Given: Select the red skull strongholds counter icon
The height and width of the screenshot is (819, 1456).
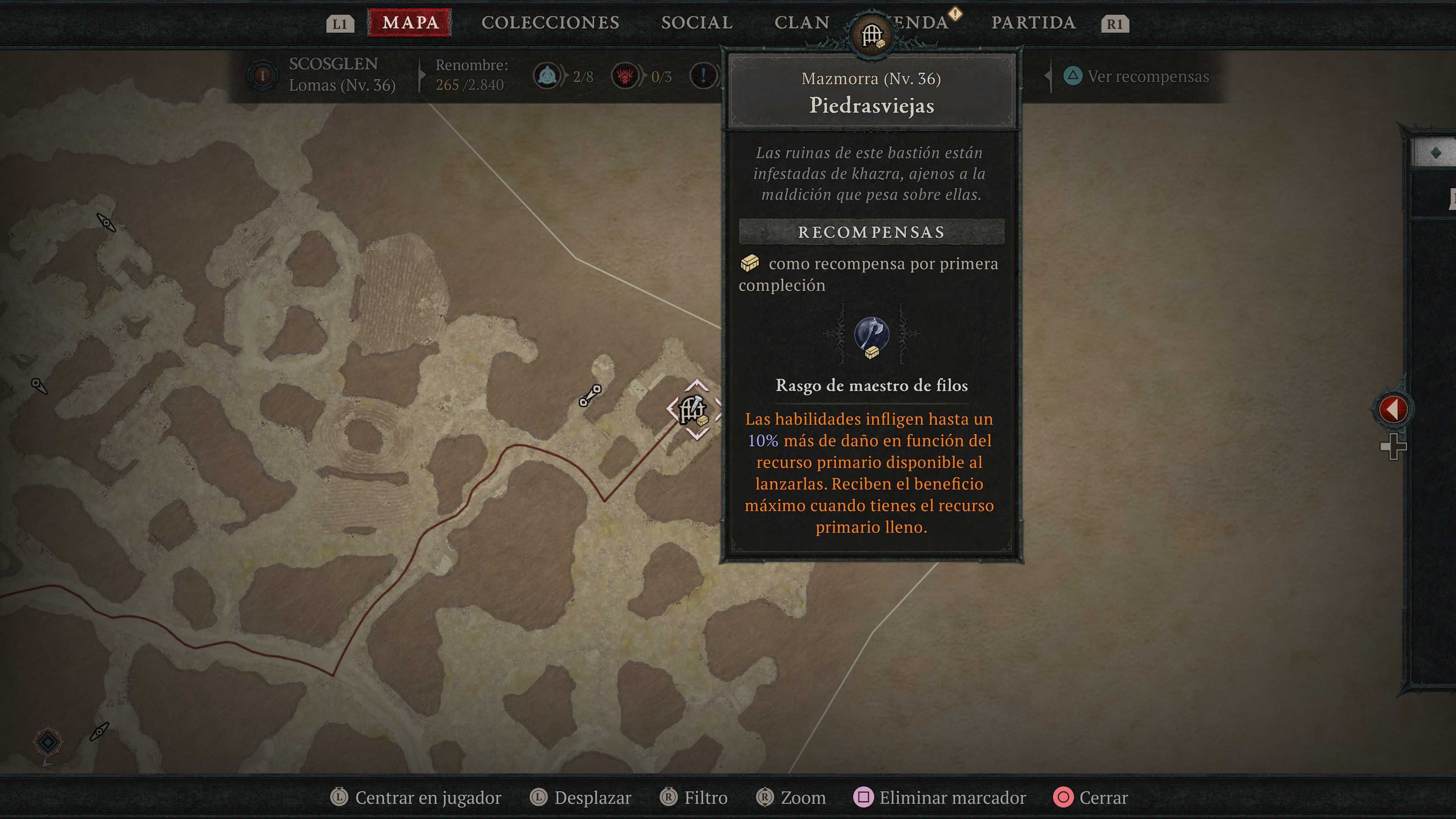Looking at the screenshot, I should [625, 76].
